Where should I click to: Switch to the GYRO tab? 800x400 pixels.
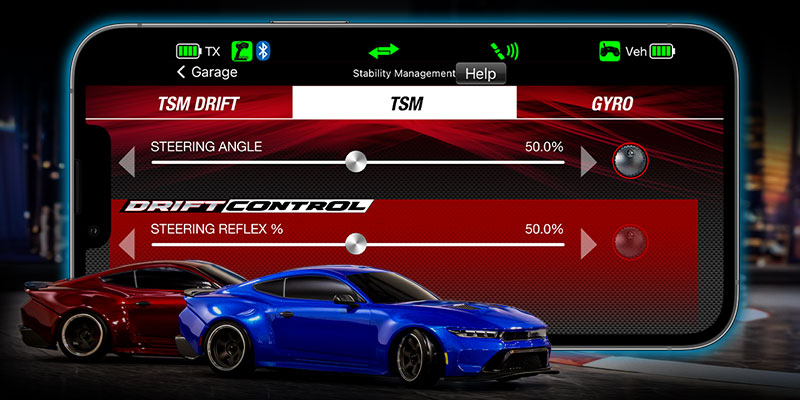612,103
